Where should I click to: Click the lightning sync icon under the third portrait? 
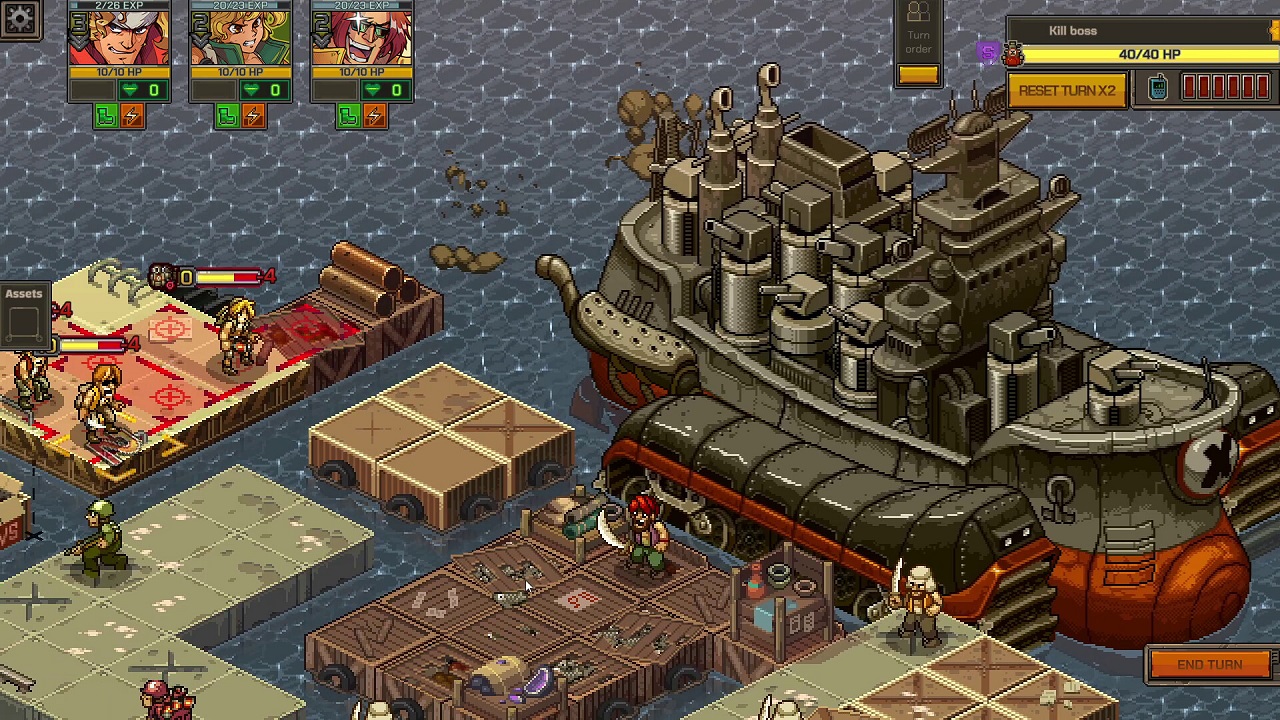[377, 116]
